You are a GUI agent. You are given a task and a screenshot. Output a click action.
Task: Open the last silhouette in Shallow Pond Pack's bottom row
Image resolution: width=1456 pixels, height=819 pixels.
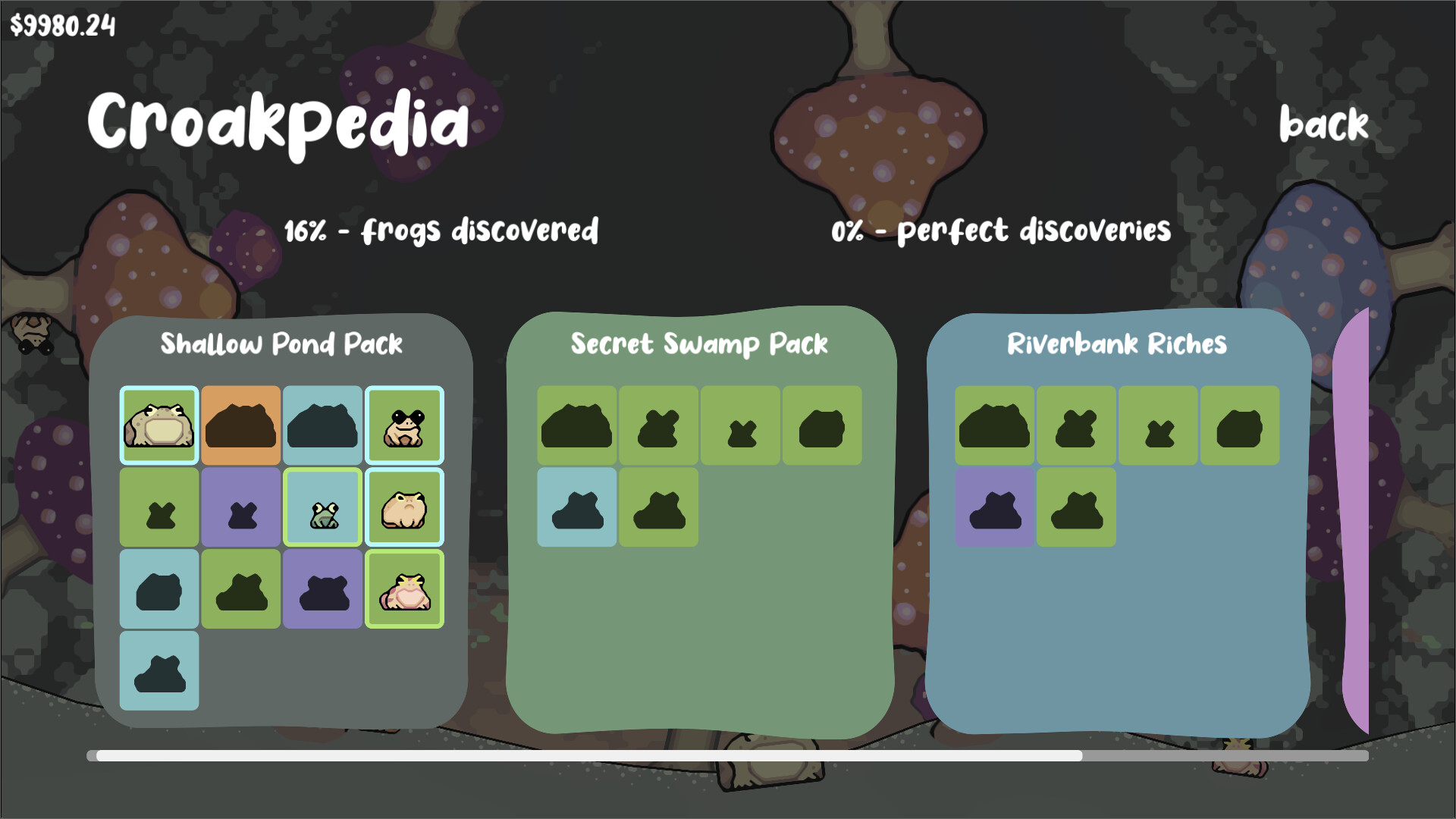point(159,670)
